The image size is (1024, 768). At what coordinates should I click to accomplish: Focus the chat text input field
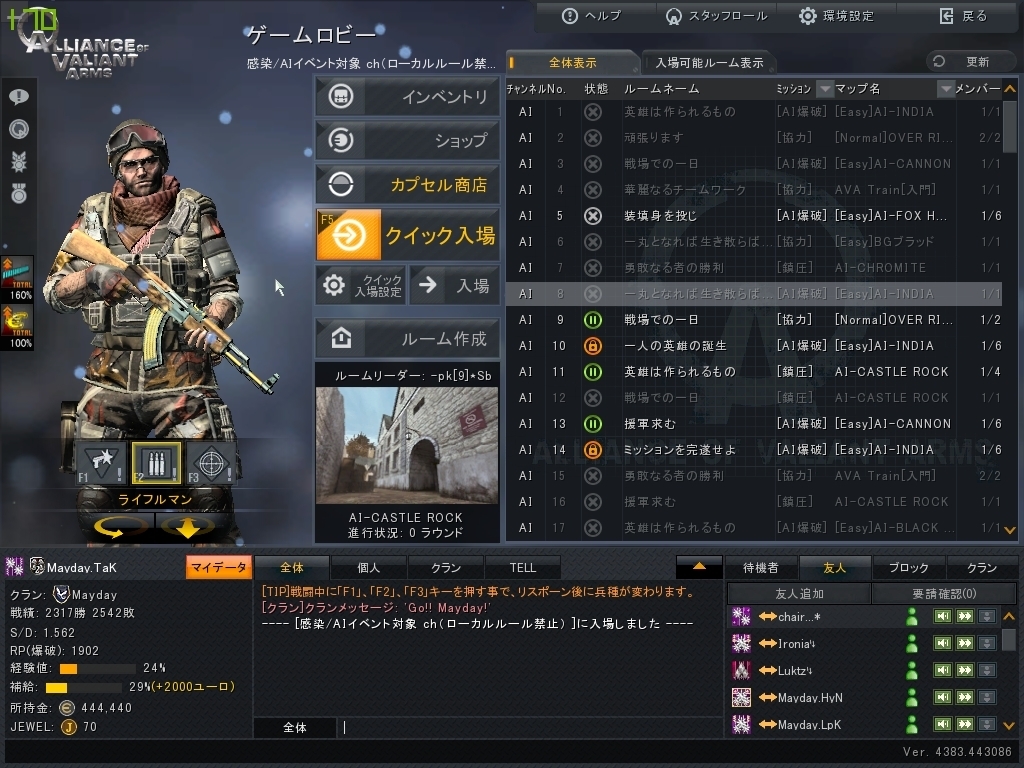[530, 728]
